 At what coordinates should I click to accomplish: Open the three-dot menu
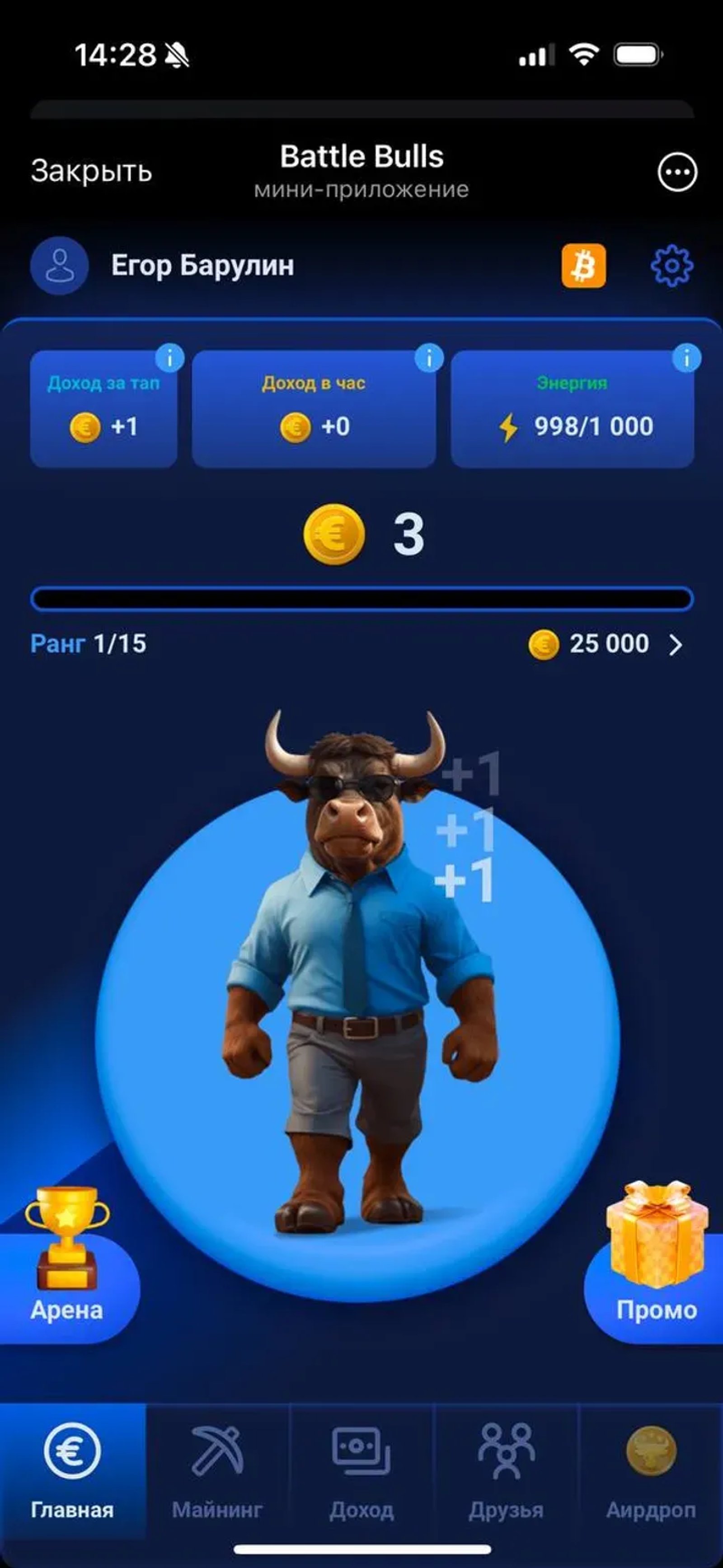click(677, 172)
